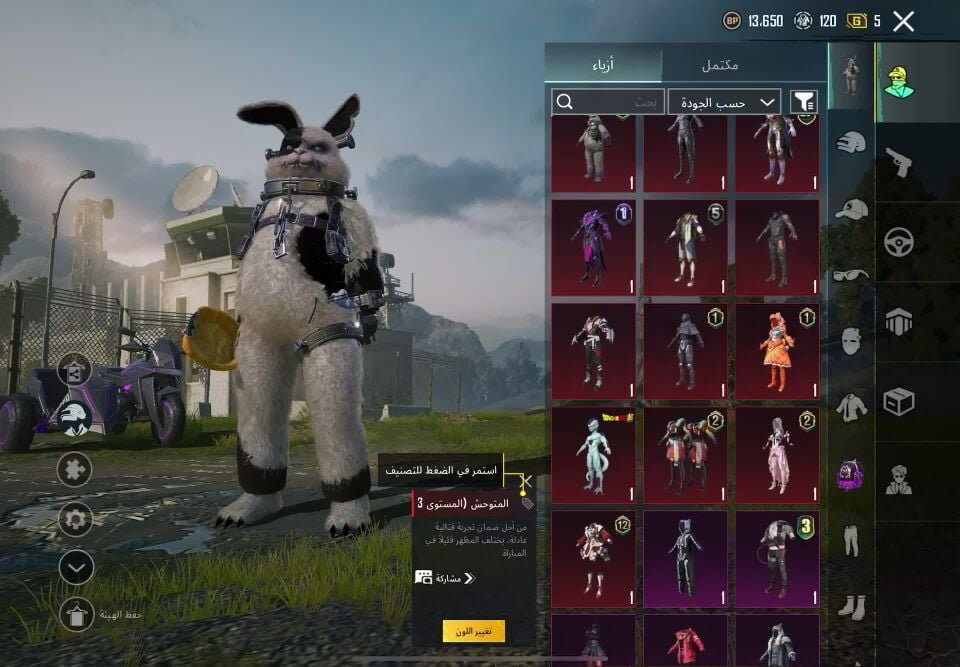Screen dimensions: 960x667
Task: Close the inventory with the X button
Action: (x=903, y=21)
